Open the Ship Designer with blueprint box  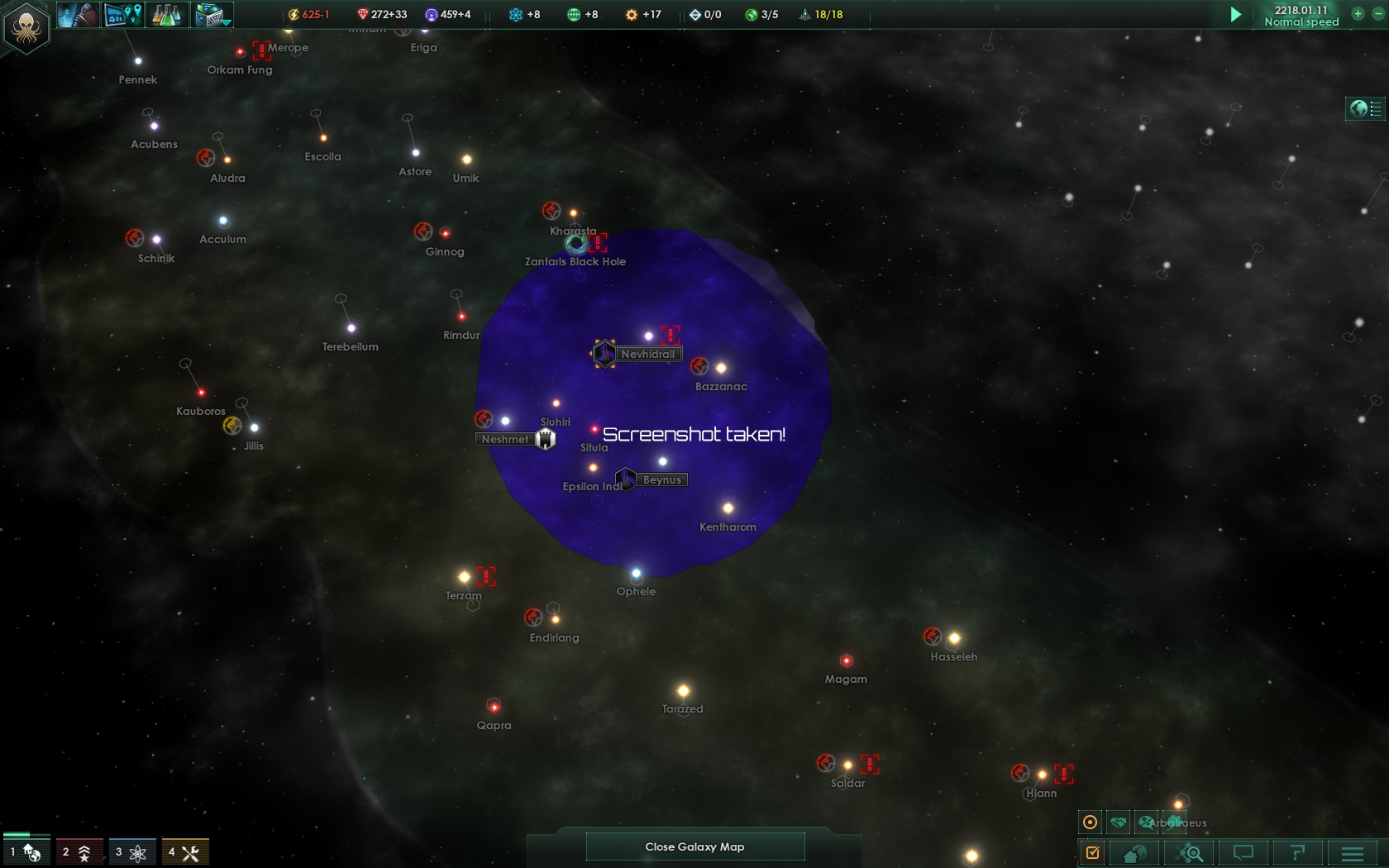(212, 14)
